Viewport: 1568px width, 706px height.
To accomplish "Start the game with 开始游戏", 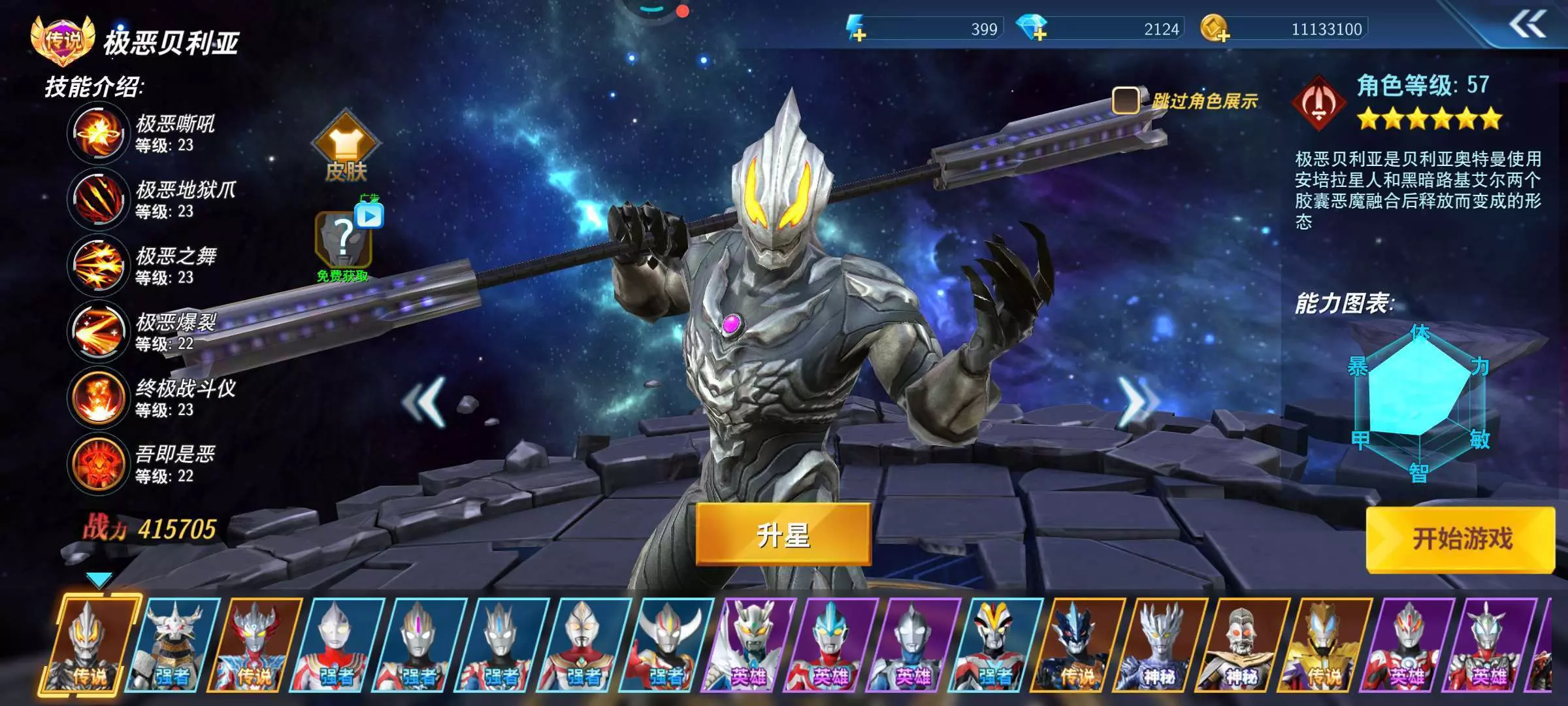I will pyautogui.click(x=1461, y=539).
